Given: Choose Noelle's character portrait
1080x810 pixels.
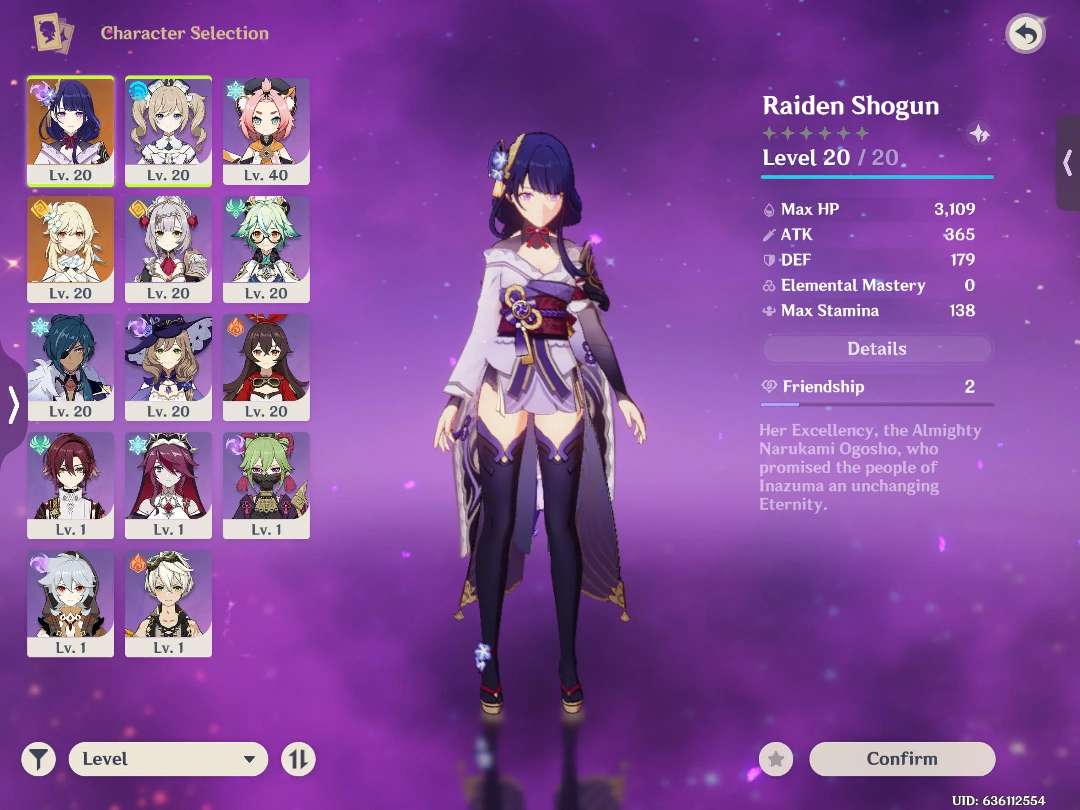Looking at the screenshot, I should pyautogui.click(x=168, y=249).
